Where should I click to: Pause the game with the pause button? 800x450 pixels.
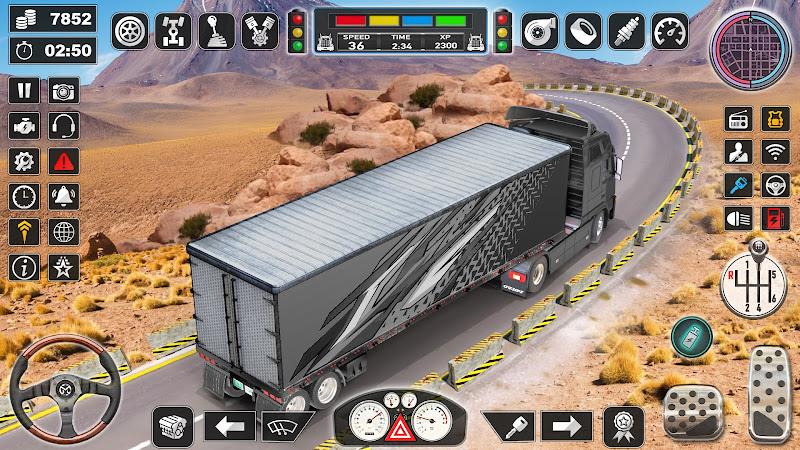24,91
